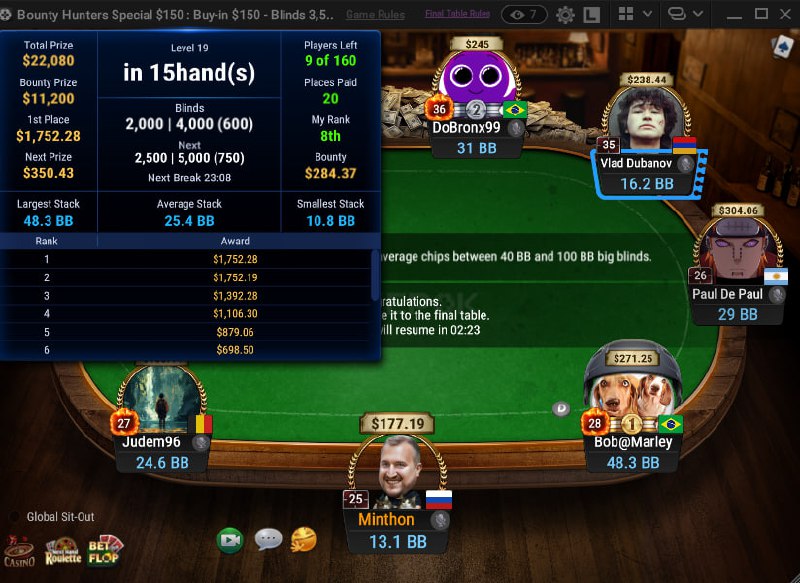Click the spectator count eye badge
Viewport: 800px width, 583px height.
pyautogui.click(x=524, y=14)
